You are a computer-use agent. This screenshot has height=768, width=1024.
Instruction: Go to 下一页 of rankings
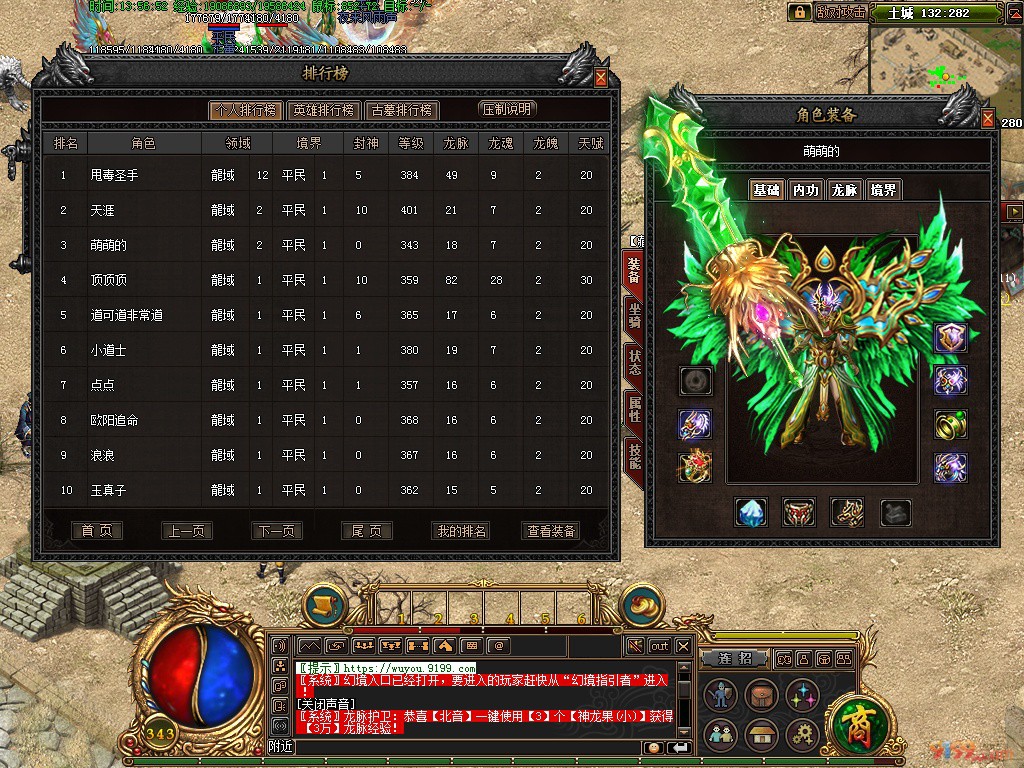(x=276, y=531)
